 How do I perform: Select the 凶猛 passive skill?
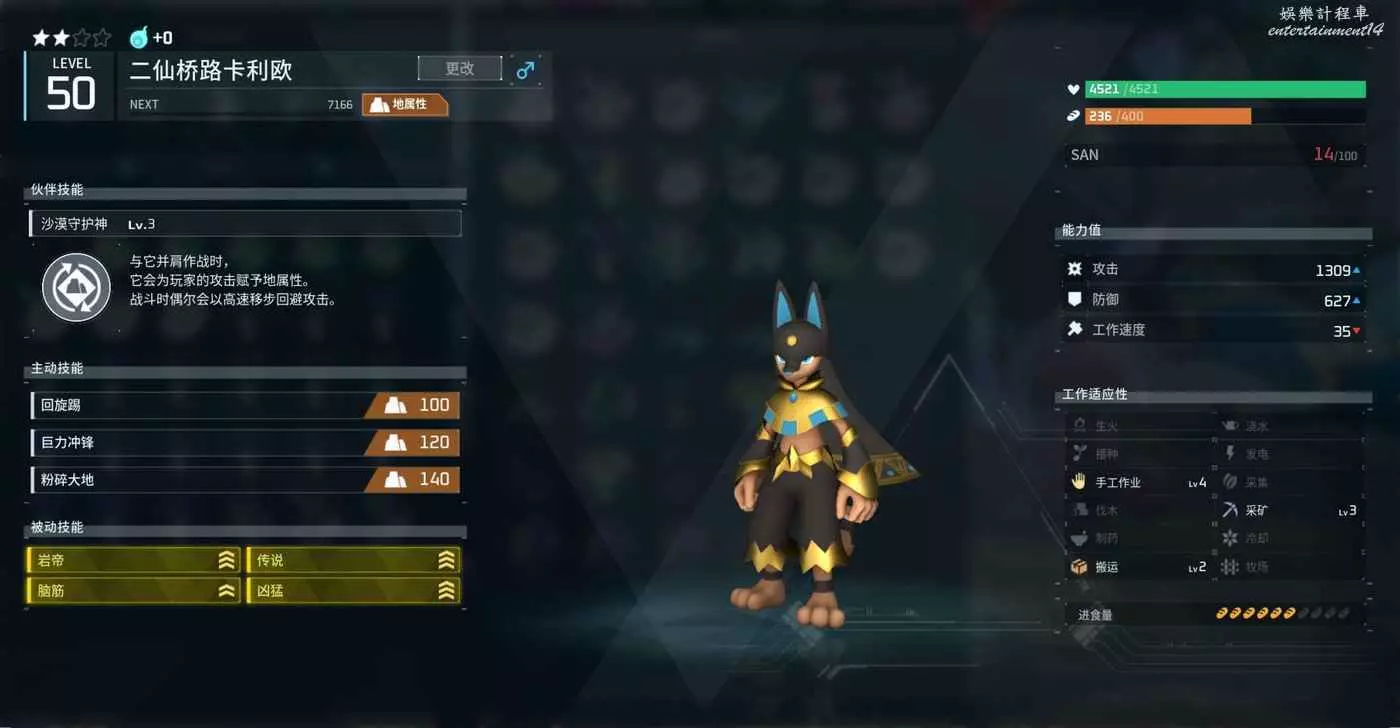[354, 591]
